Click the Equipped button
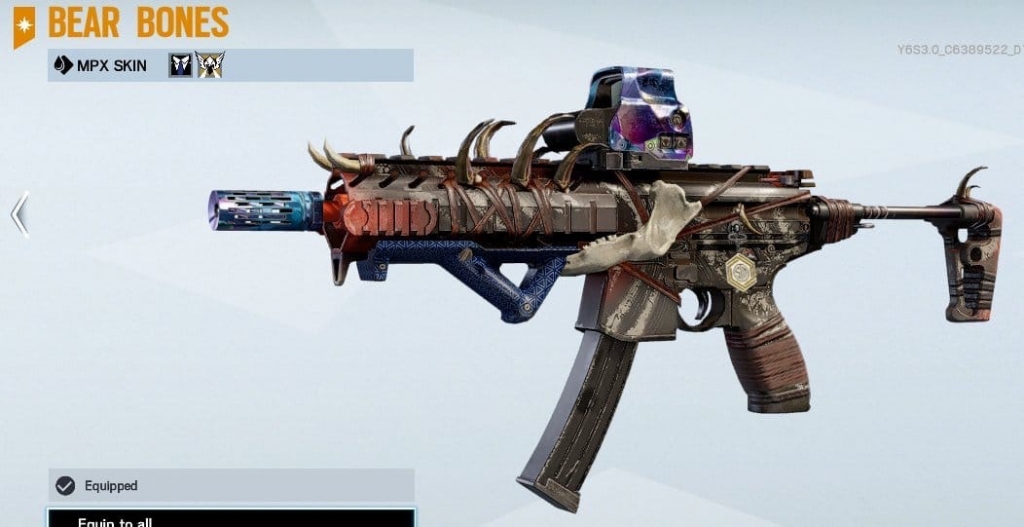This screenshot has height=527, width=1024. (230, 485)
